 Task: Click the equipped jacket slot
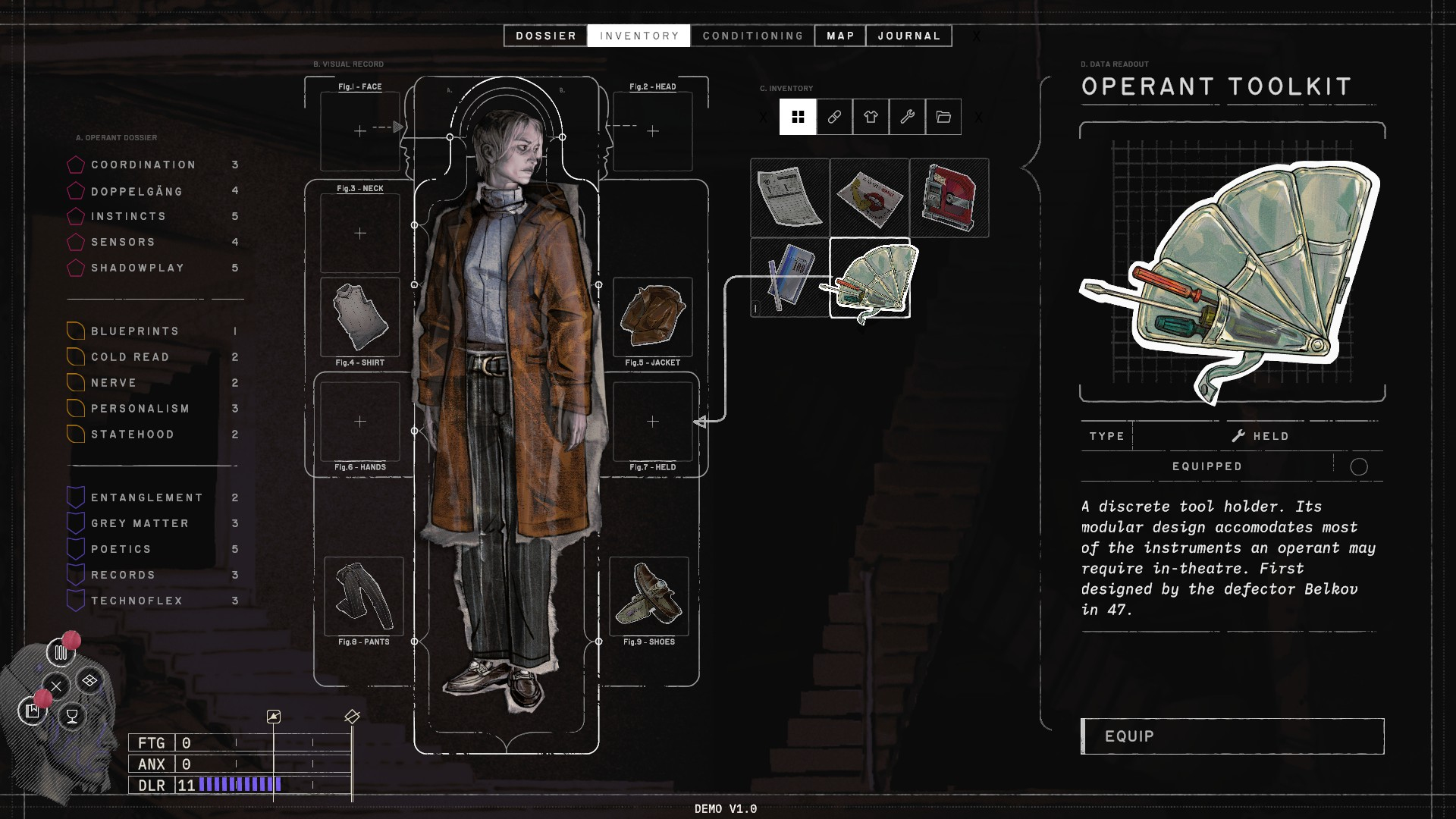point(652,317)
